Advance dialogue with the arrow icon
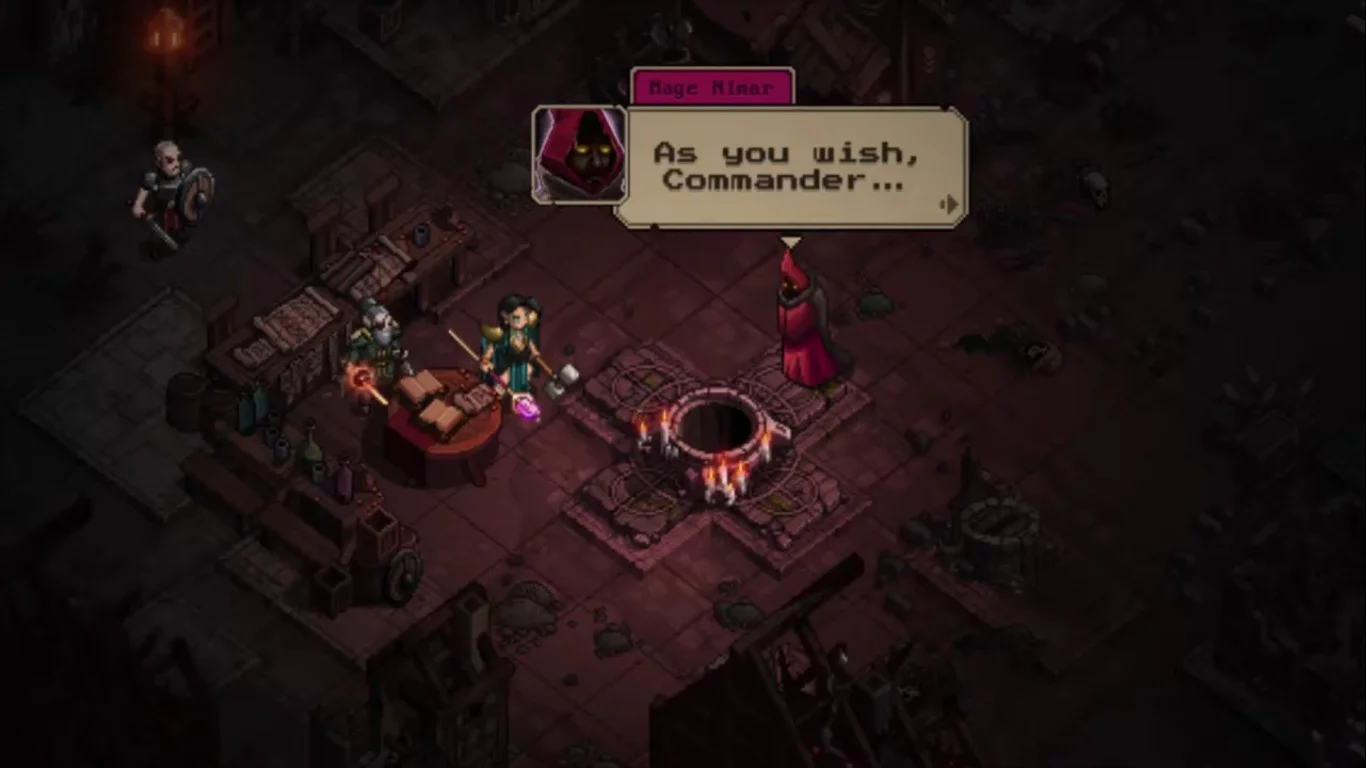The image size is (1366, 768). click(950, 205)
